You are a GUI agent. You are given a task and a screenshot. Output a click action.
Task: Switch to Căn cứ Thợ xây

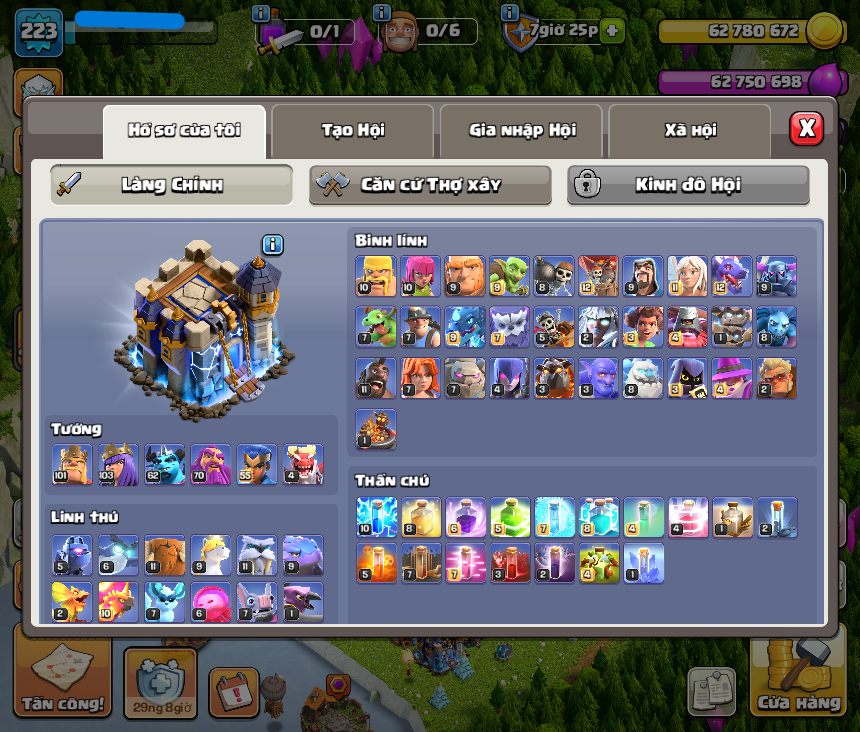[430, 185]
